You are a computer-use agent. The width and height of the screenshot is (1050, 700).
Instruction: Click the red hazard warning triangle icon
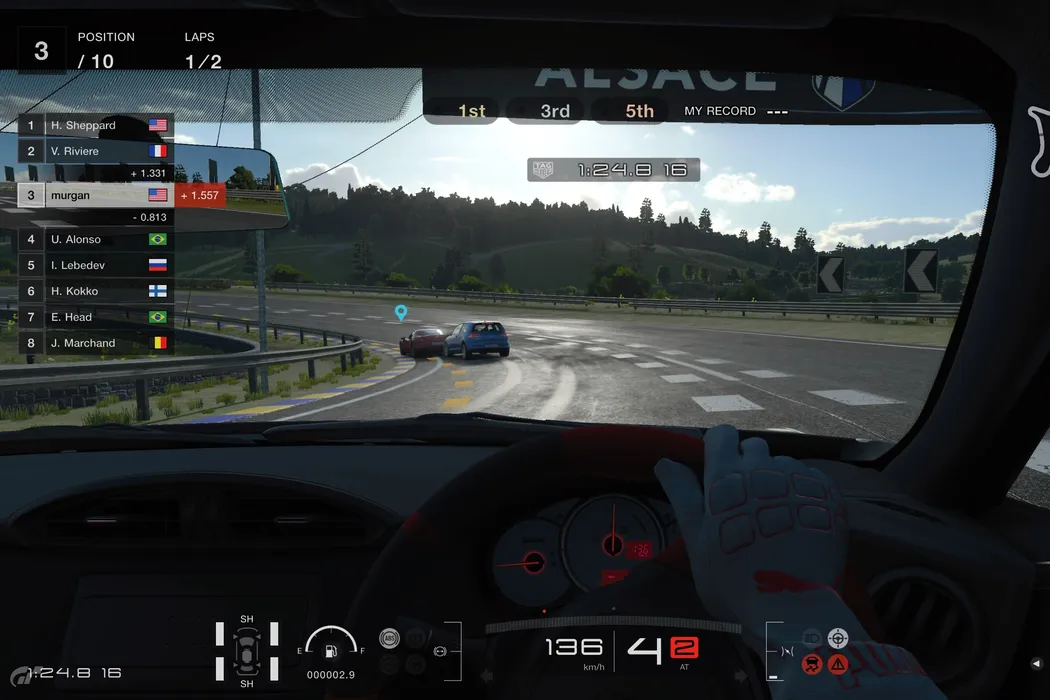pyautogui.click(x=838, y=663)
